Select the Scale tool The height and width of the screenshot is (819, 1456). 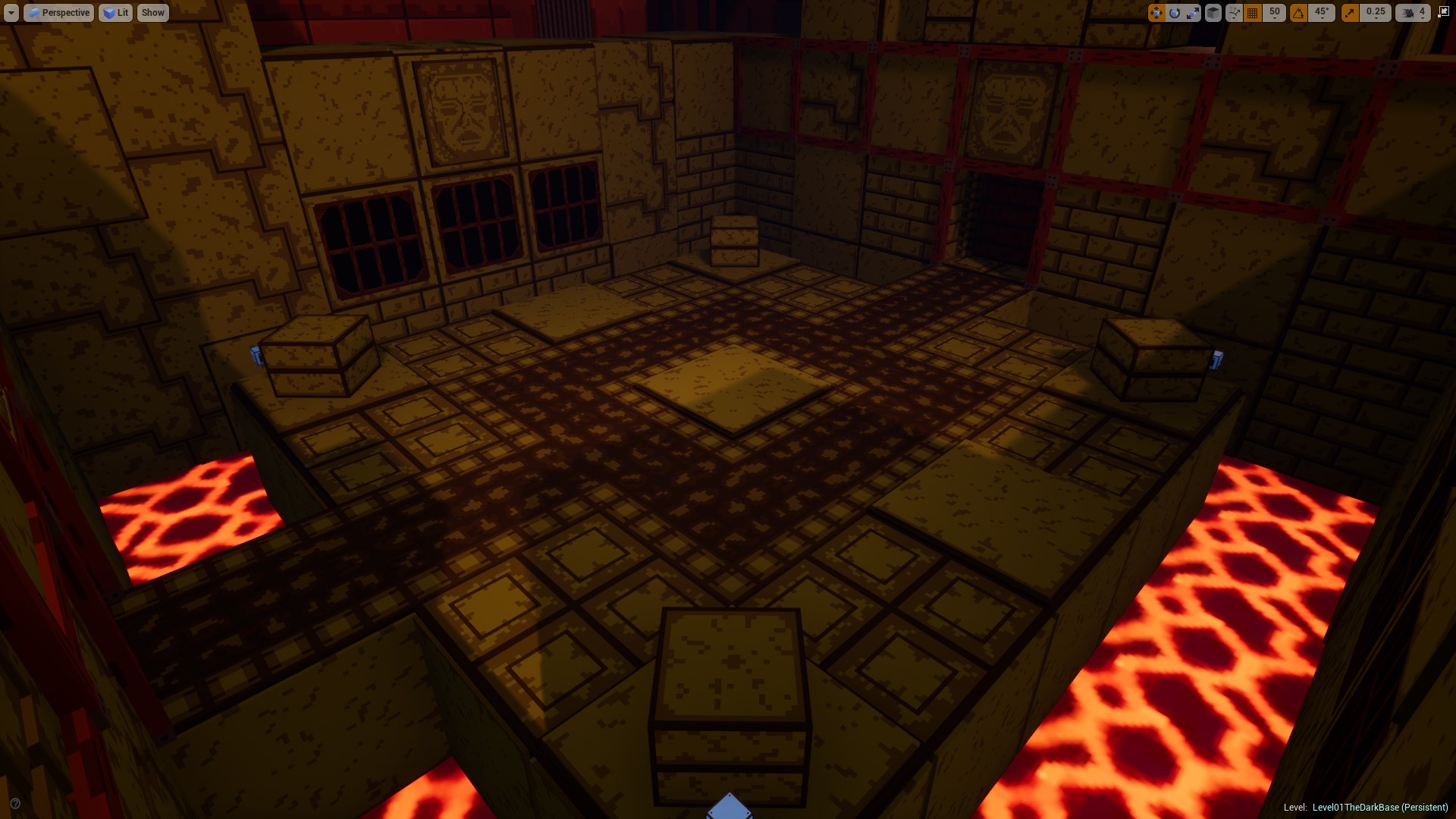click(x=1192, y=12)
